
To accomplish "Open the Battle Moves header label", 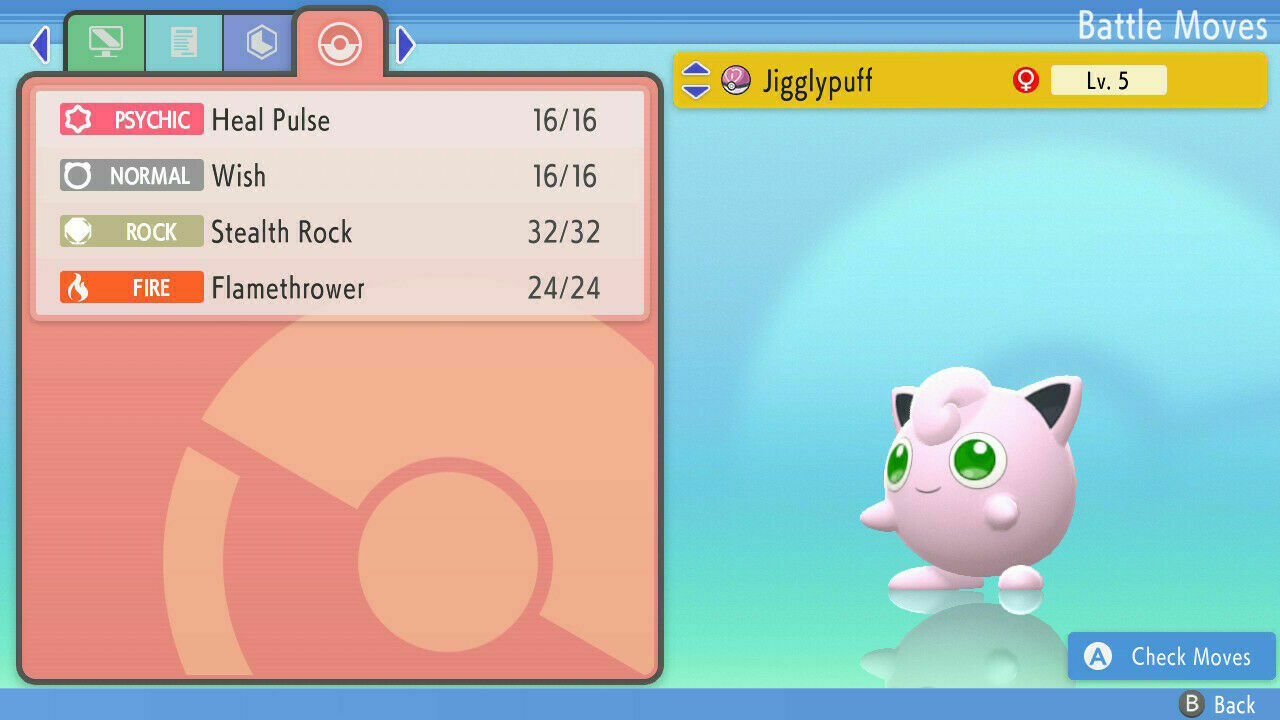I will click(x=1172, y=26).
